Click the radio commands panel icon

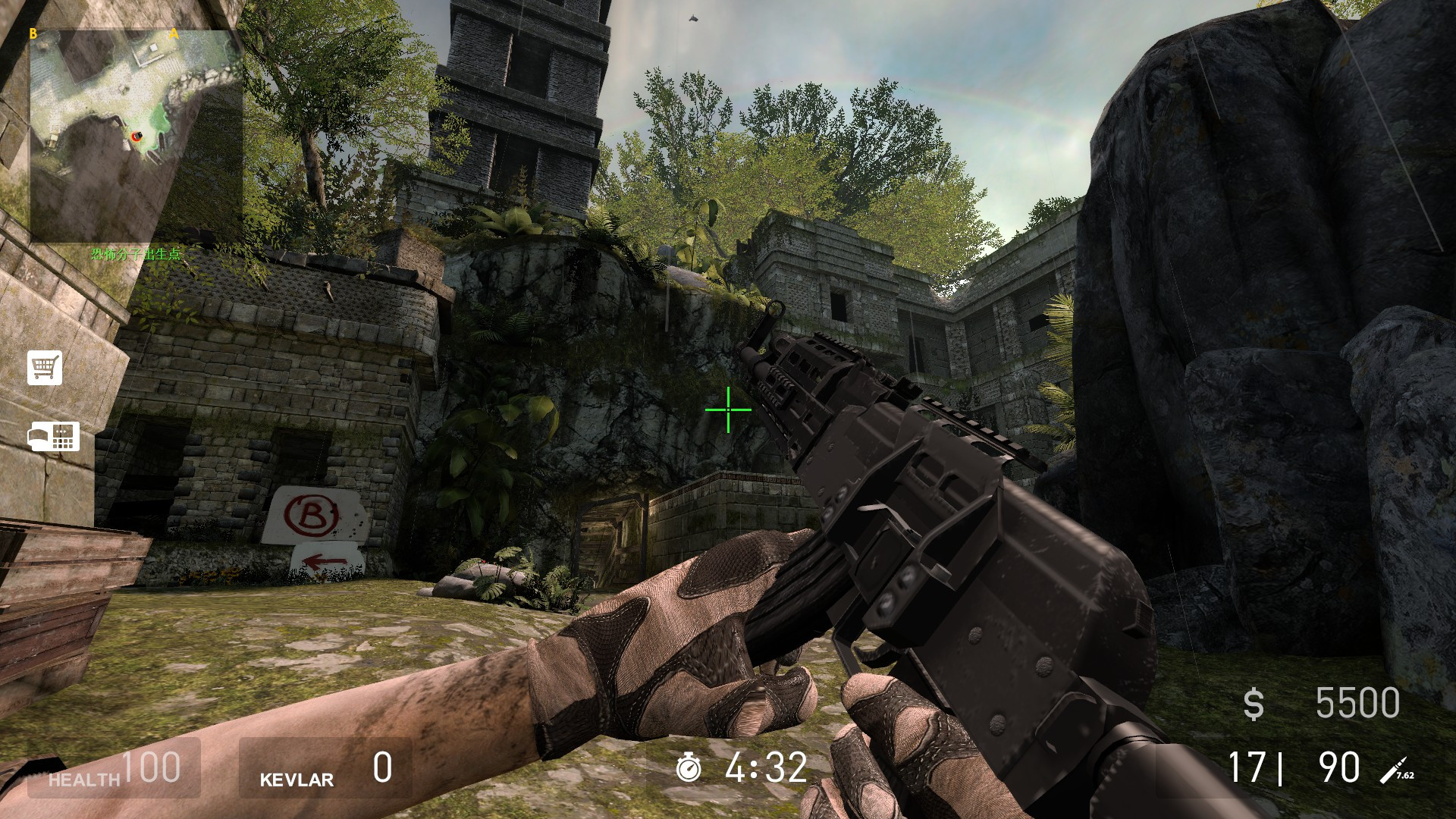click(55, 437)
